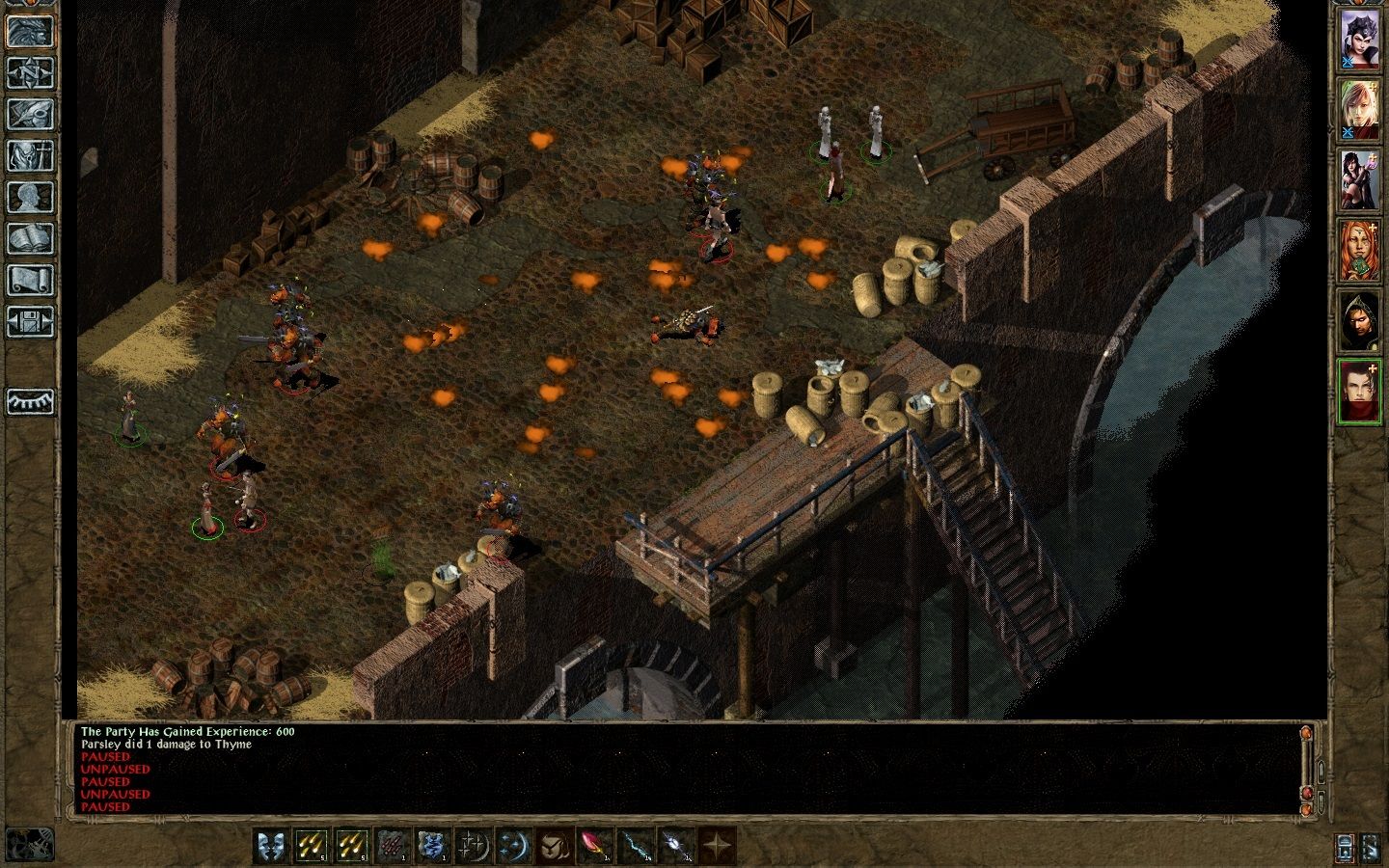
Task: Select the red-haired woman with green book
Action: [1359, 250]
